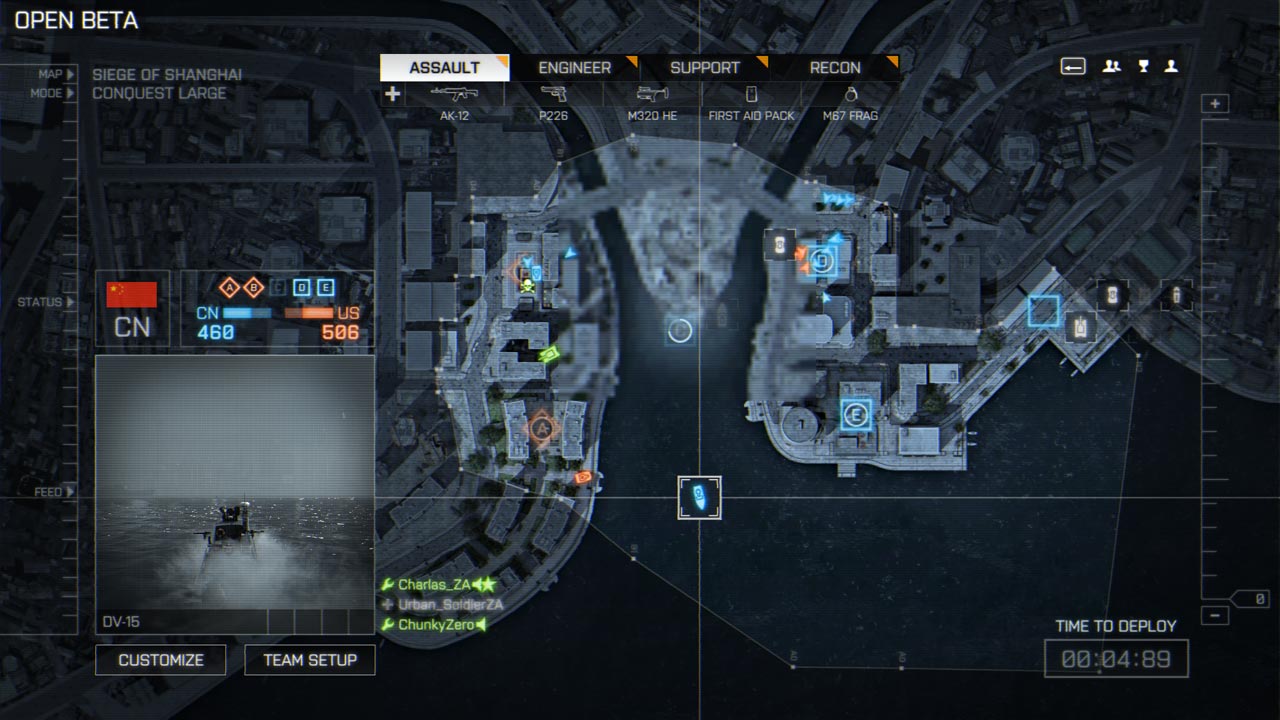Open the Customize loadout button
Screen dimensions: 1280x720
click(x=160, y=660)
